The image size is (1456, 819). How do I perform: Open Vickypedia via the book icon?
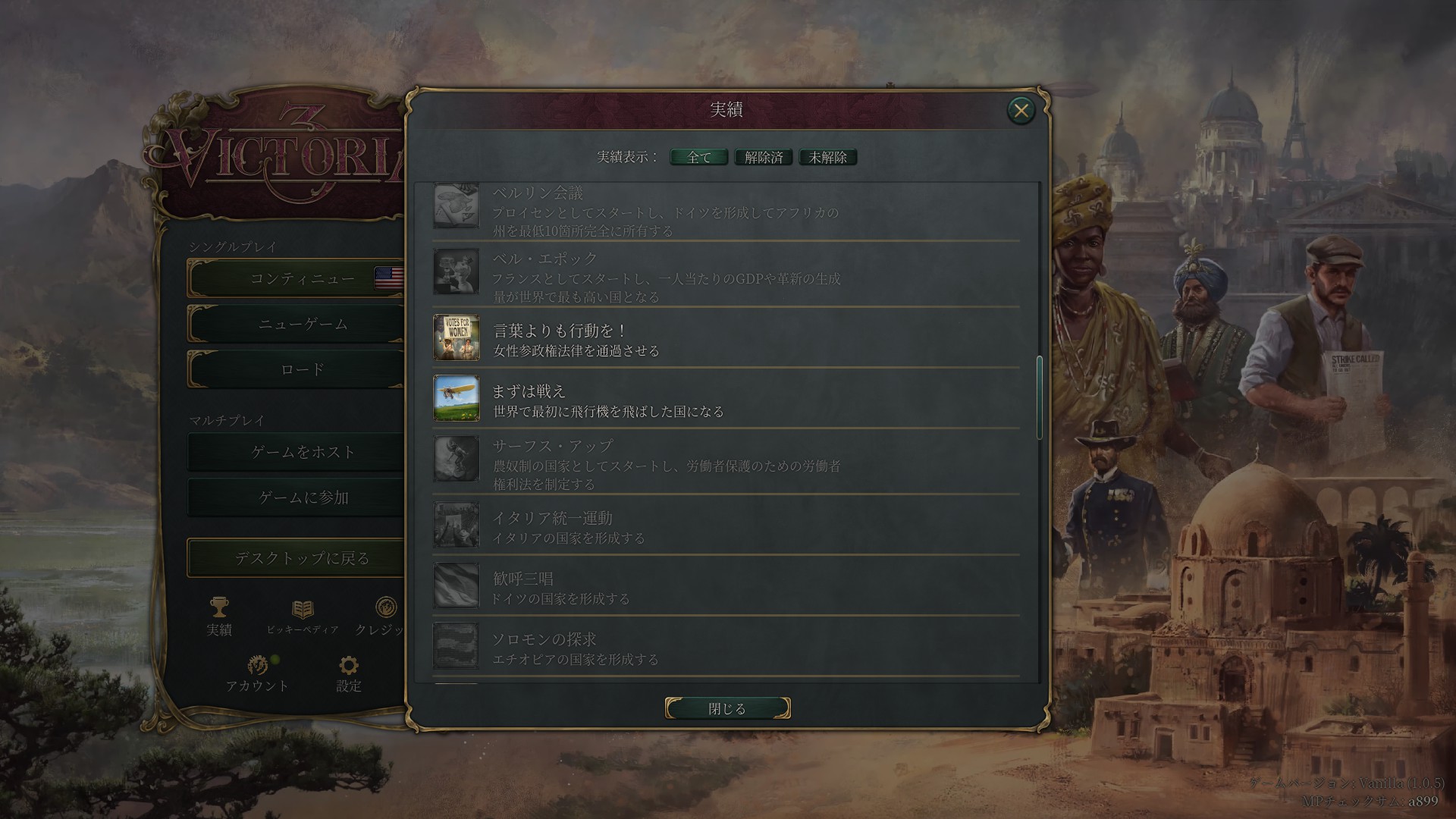302,609
